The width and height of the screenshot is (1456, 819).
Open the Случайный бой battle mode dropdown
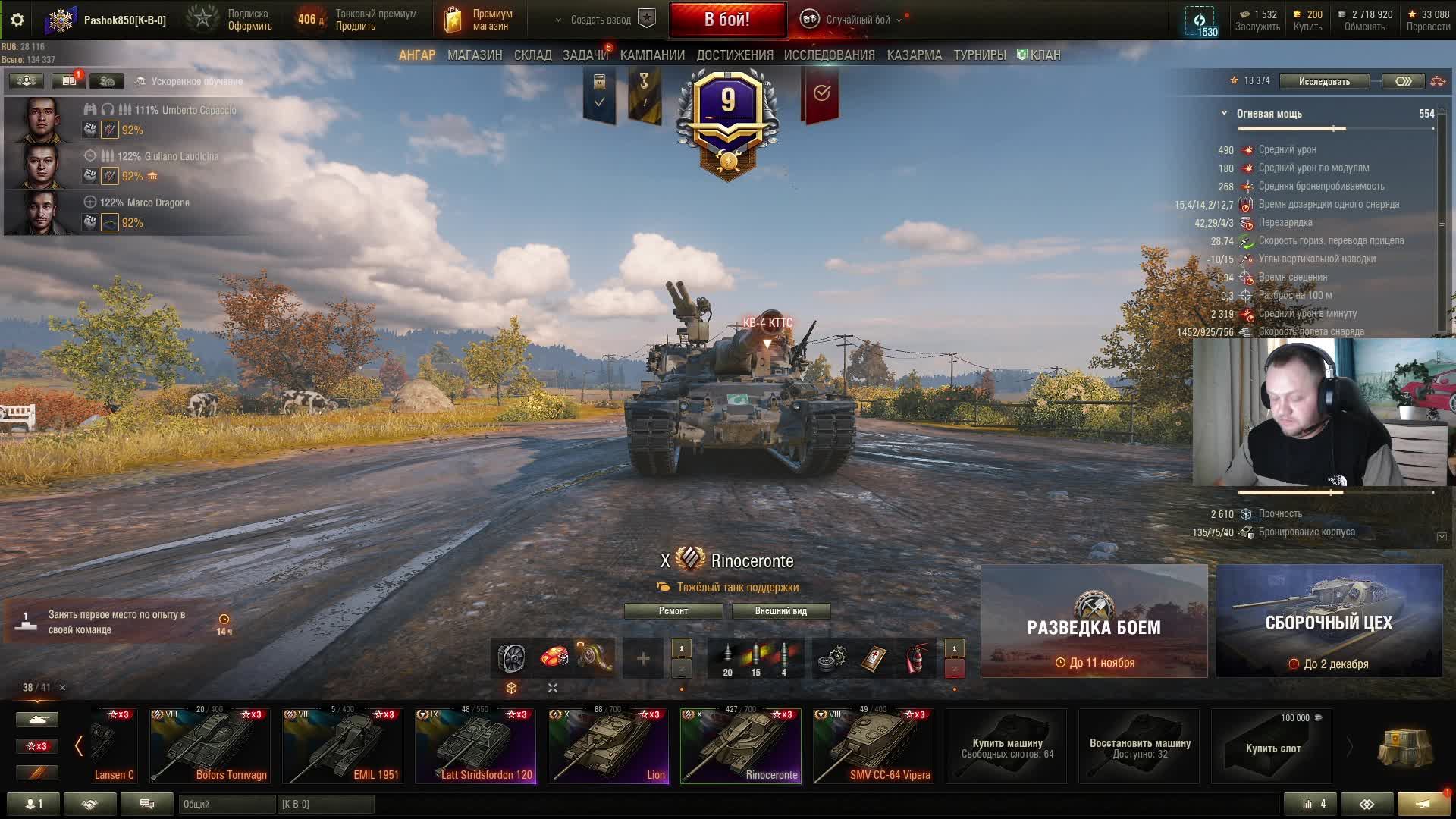(x=857, y=20)
